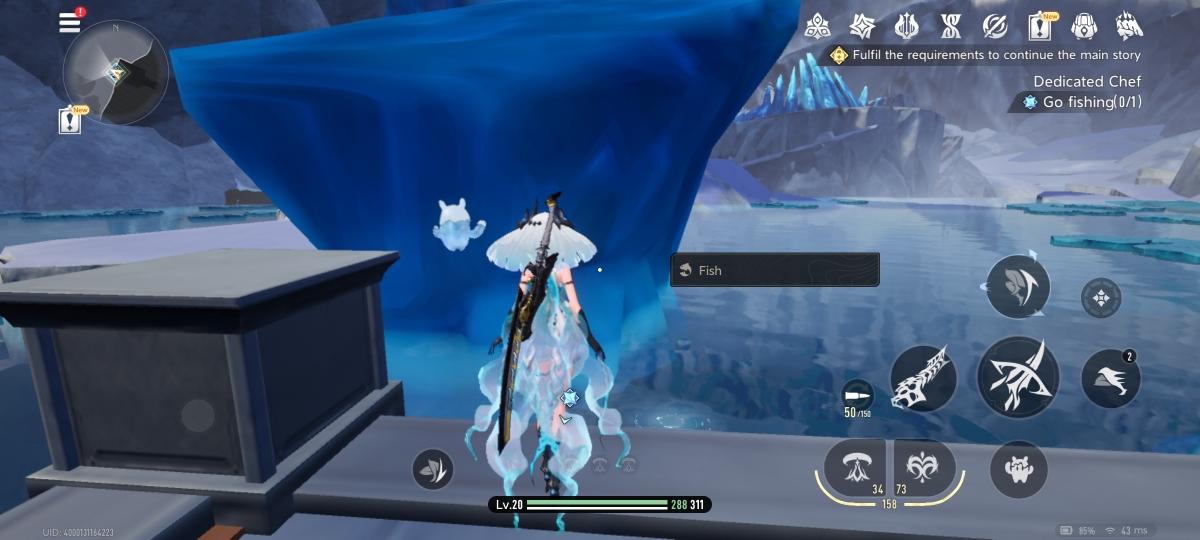Screen dimensions: 1200x540
Task: Tap the leaf icon button beside the character
Action: coord(432,468)
